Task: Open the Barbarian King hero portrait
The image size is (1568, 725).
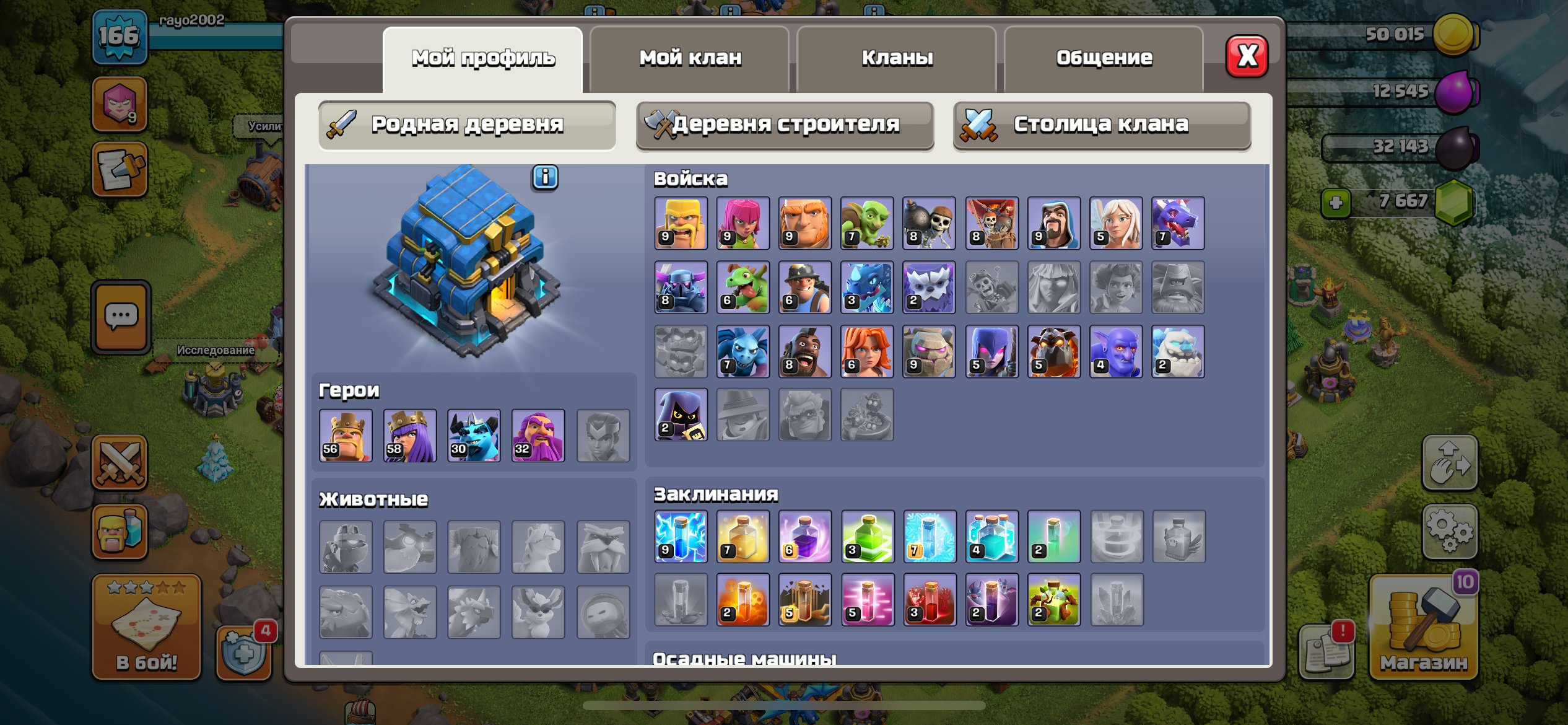Action: (x=345, y=436)
